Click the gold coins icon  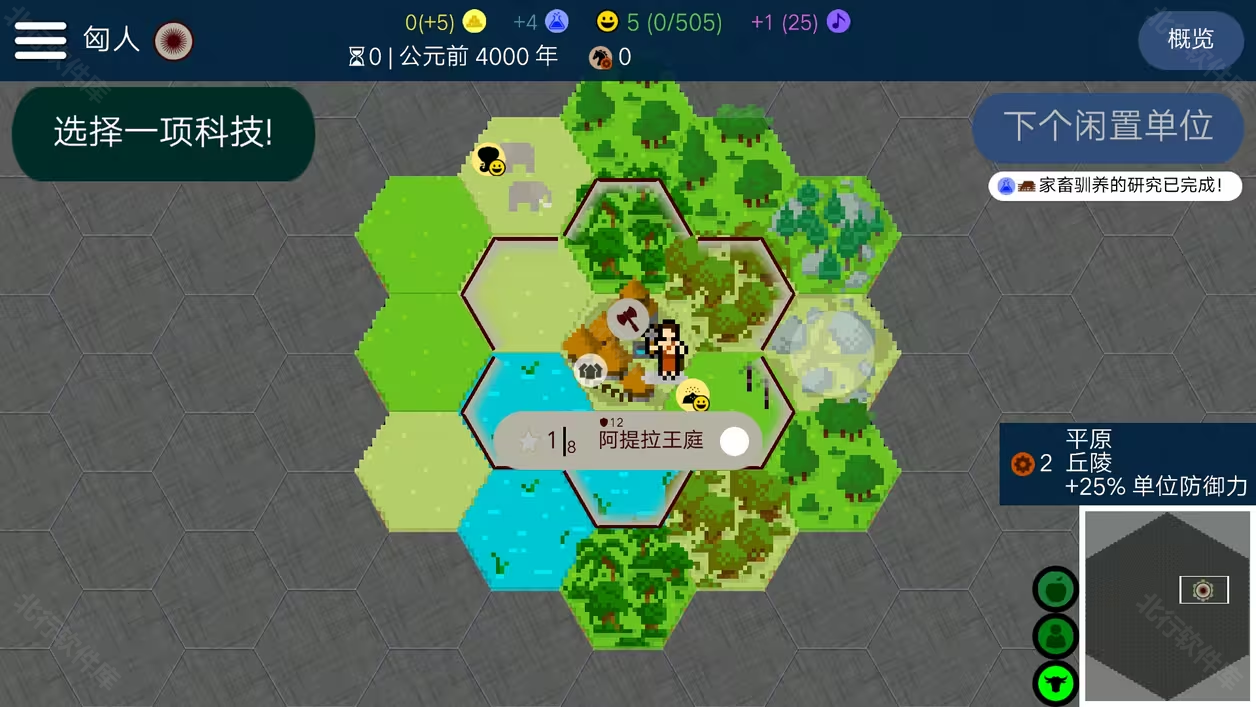[474, 21]
